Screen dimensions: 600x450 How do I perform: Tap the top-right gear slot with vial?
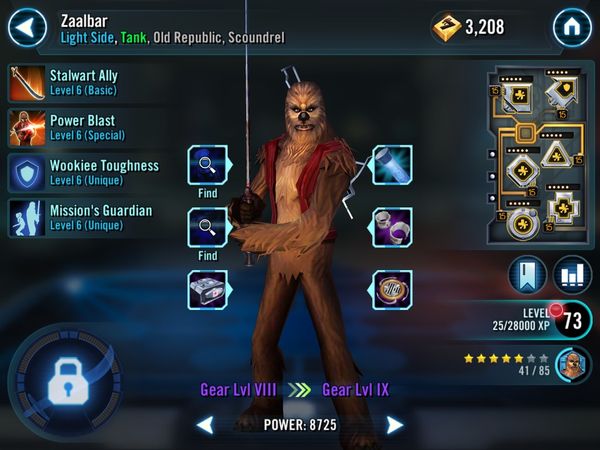point(392,165)
